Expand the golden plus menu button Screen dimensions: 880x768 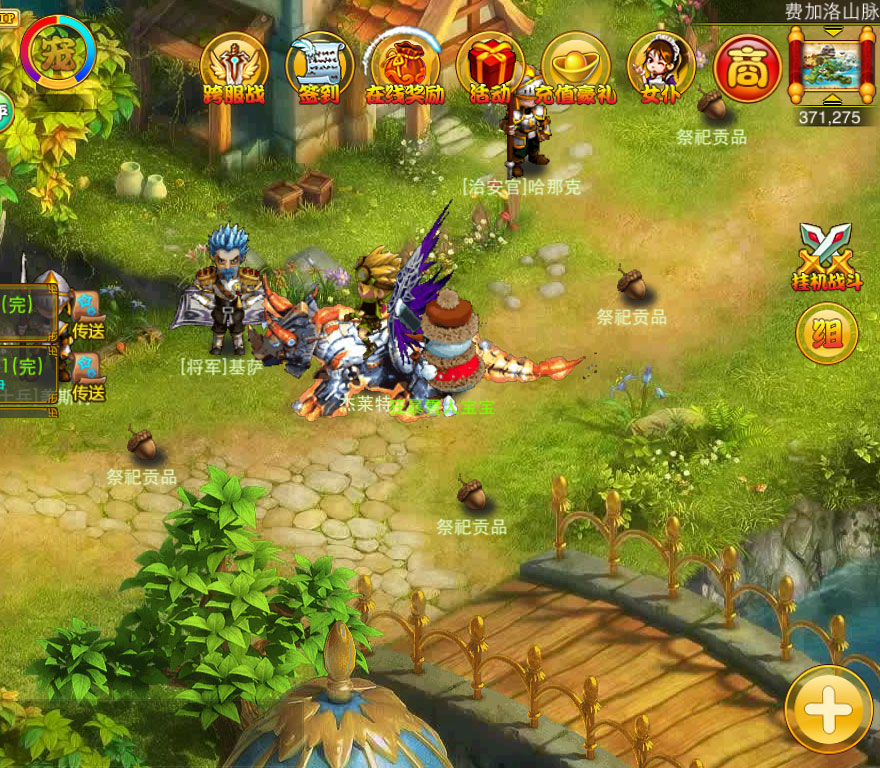click(x=828, y=709)
